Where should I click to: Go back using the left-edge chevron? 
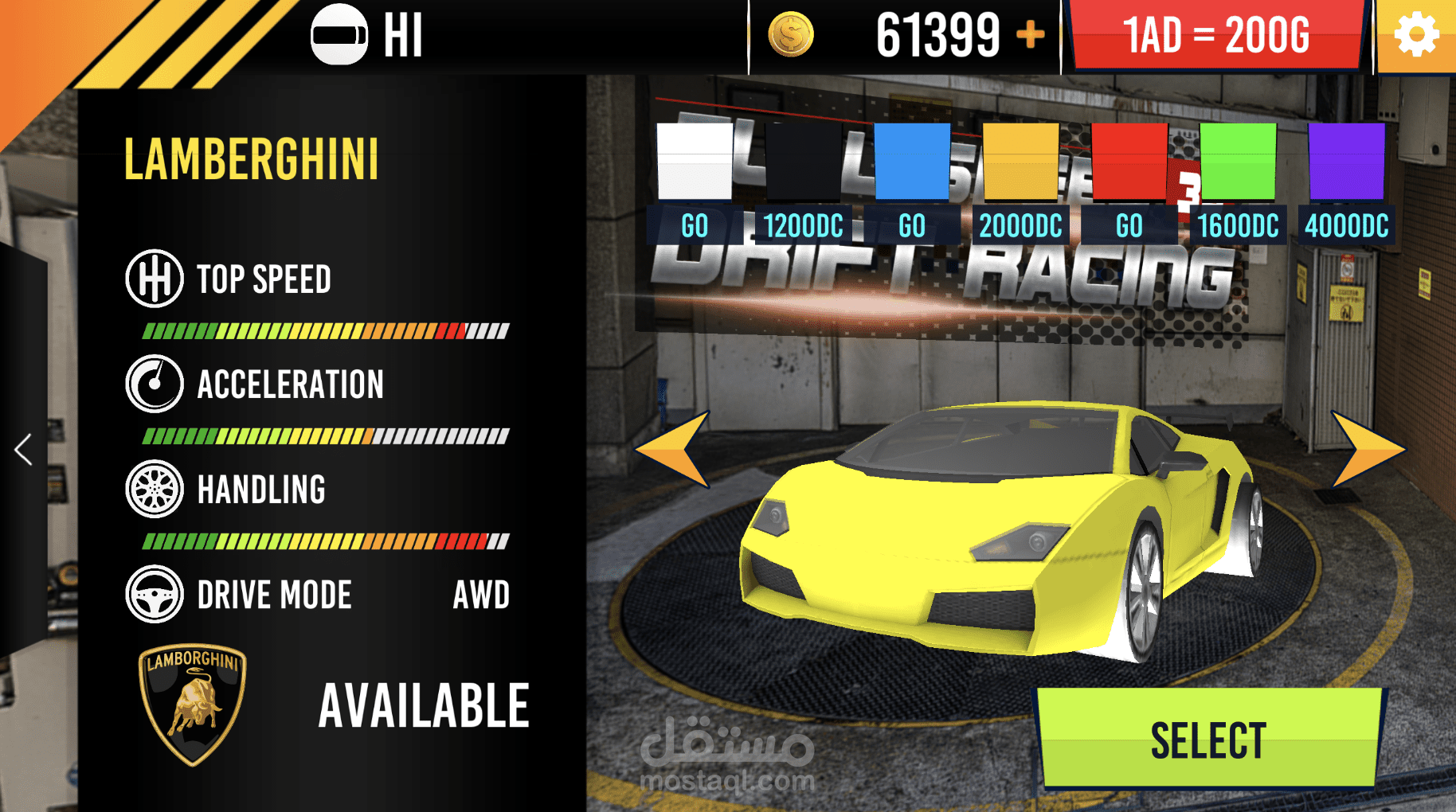click(x=24, y=450)
